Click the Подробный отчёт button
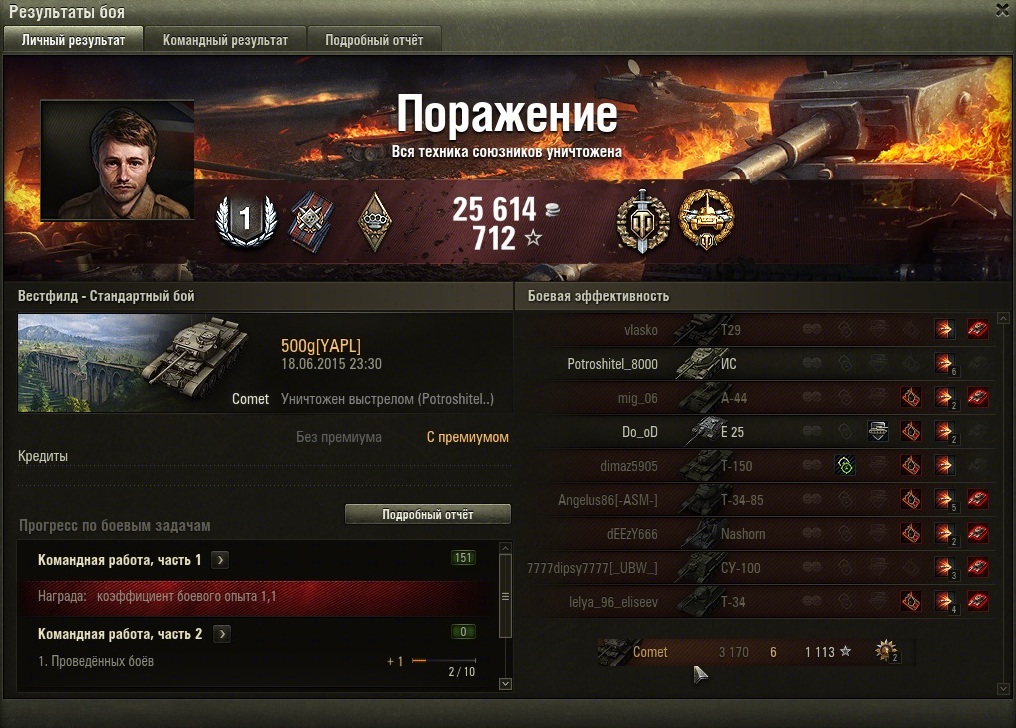Image resolution: width=1016 pixels, height=728 pixels. coord(427,514)
